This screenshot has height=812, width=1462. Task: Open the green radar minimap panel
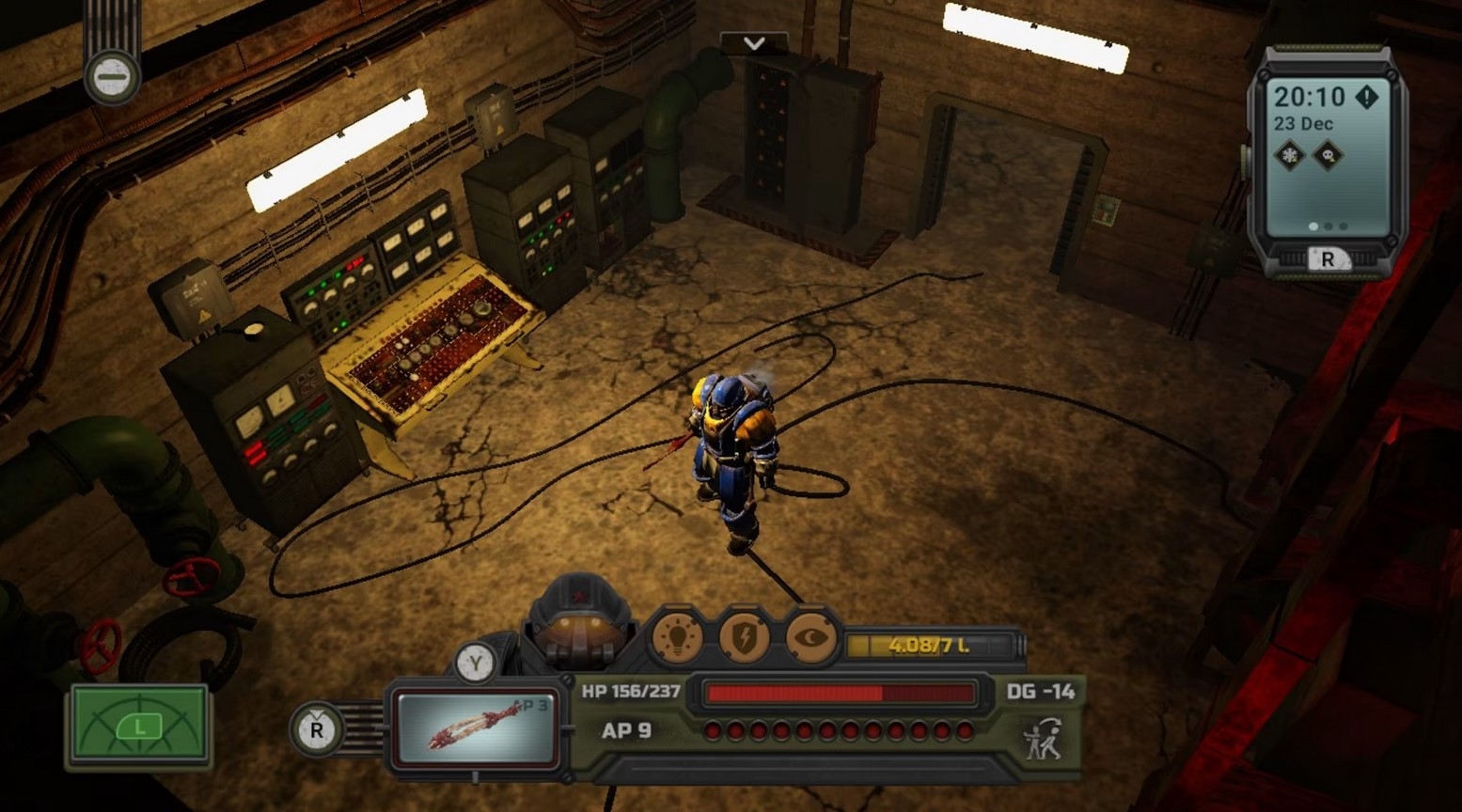click(x=139, y=726)
